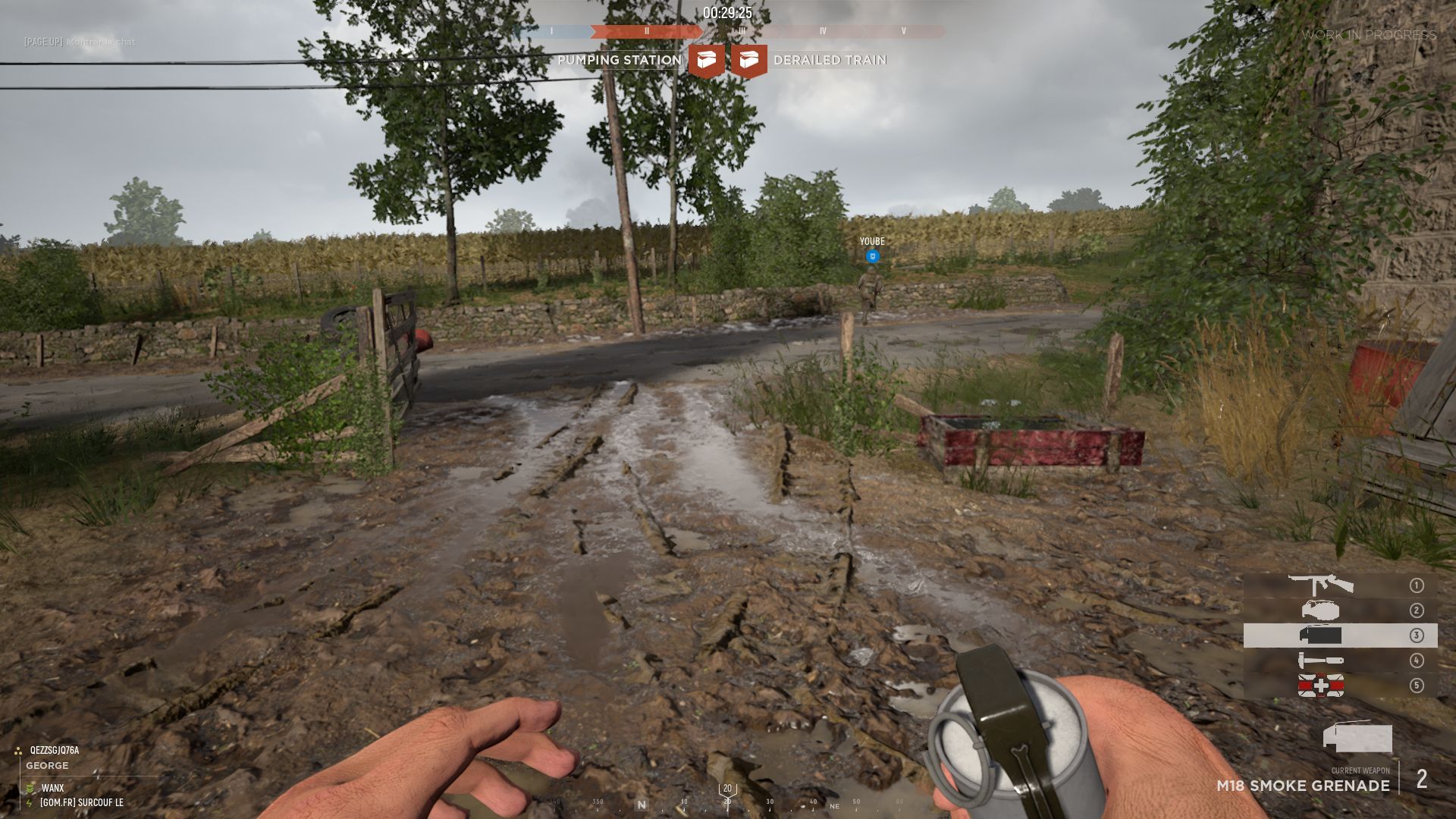
Task: Select the submachine gun weapon slot
Action: point(1321,585)
